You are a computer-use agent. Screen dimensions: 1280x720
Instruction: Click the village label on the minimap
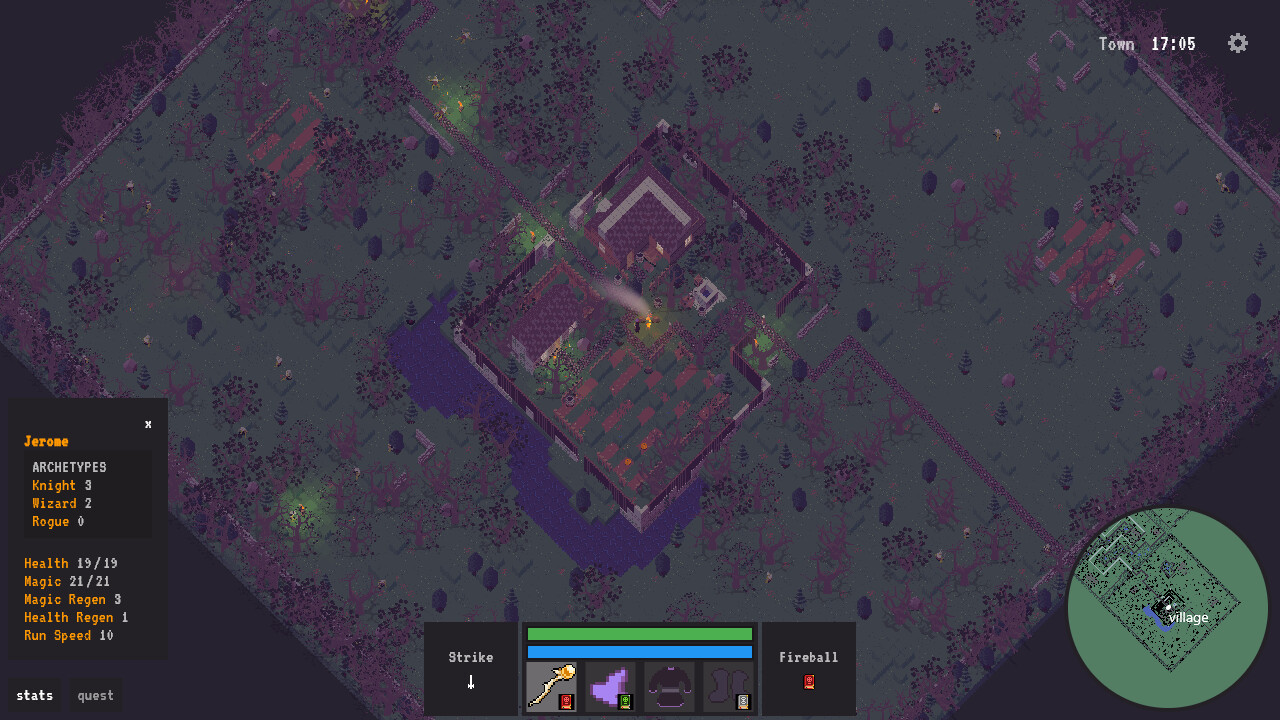click(x=1187, y=618)
